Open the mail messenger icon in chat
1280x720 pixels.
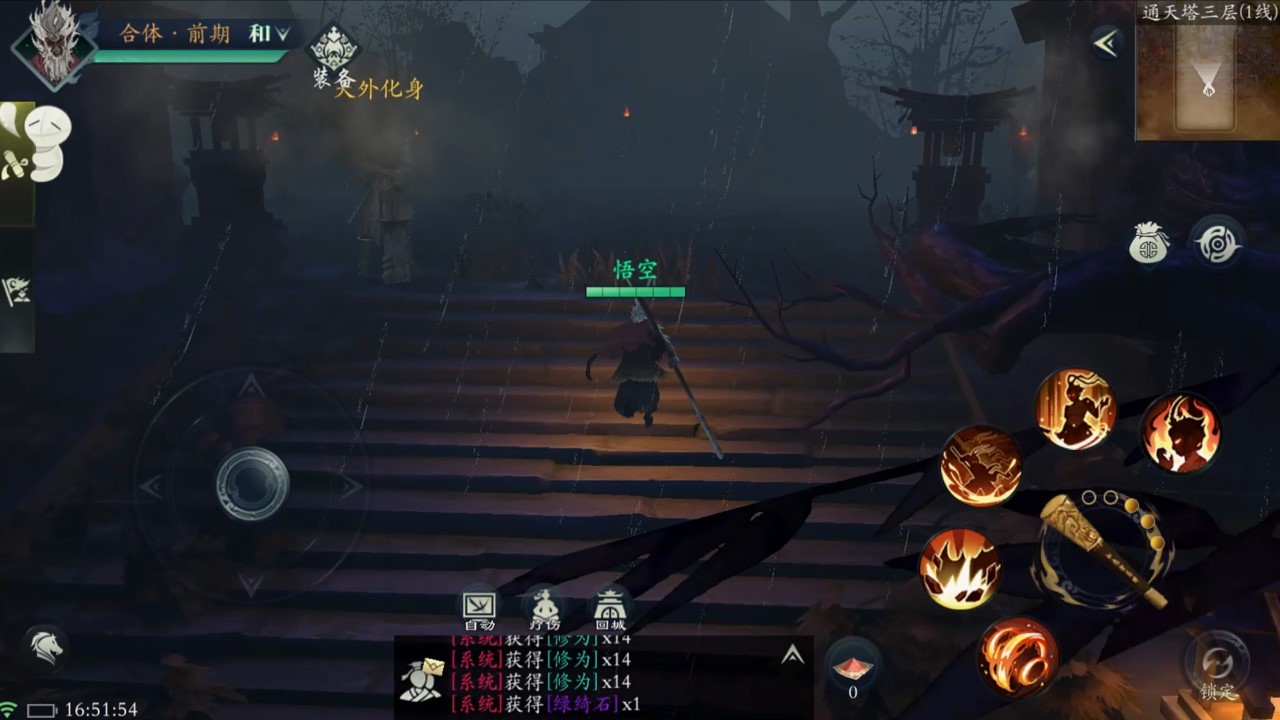click(421, 678)
